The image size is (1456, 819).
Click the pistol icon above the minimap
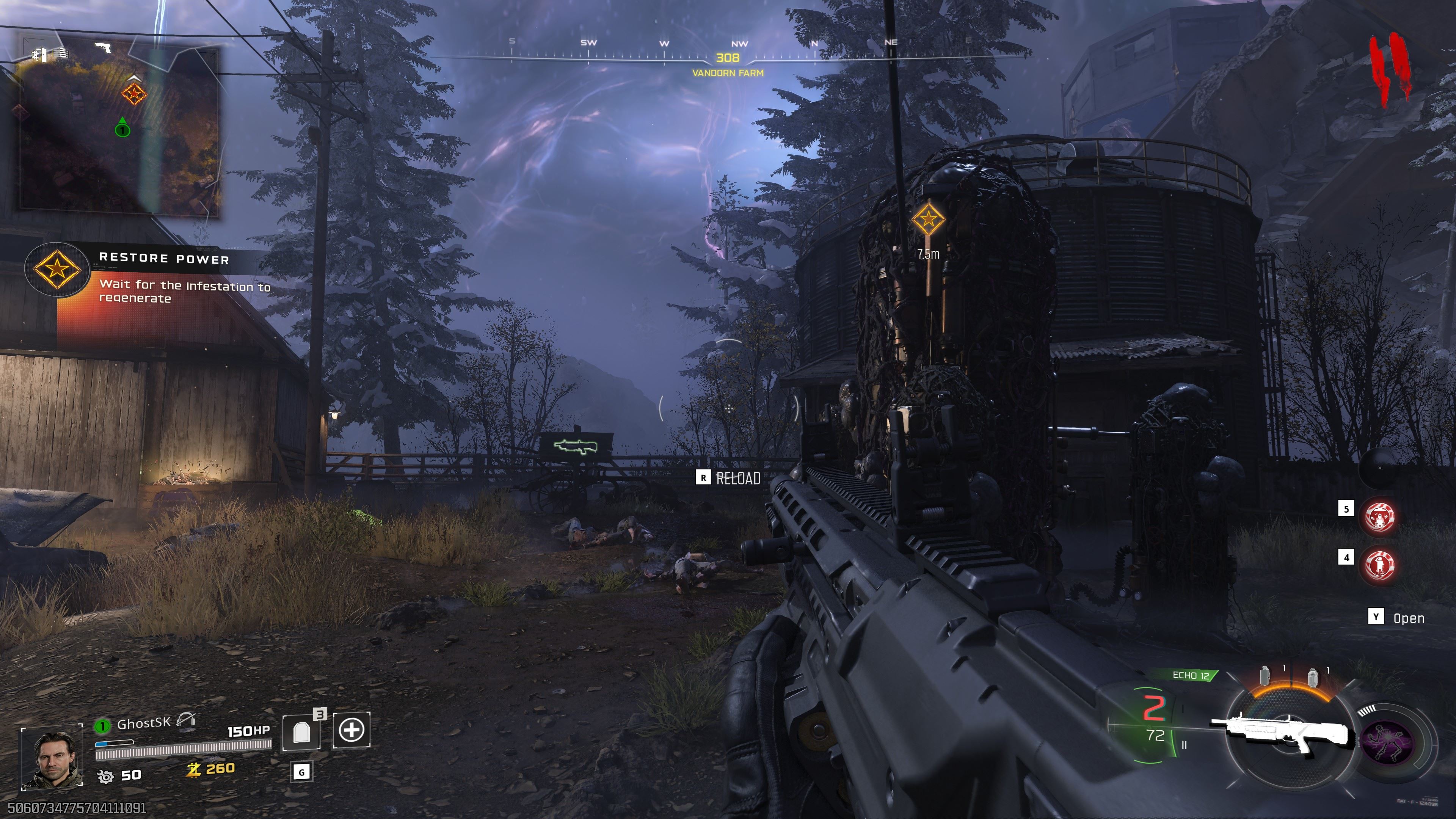point(103,47)
